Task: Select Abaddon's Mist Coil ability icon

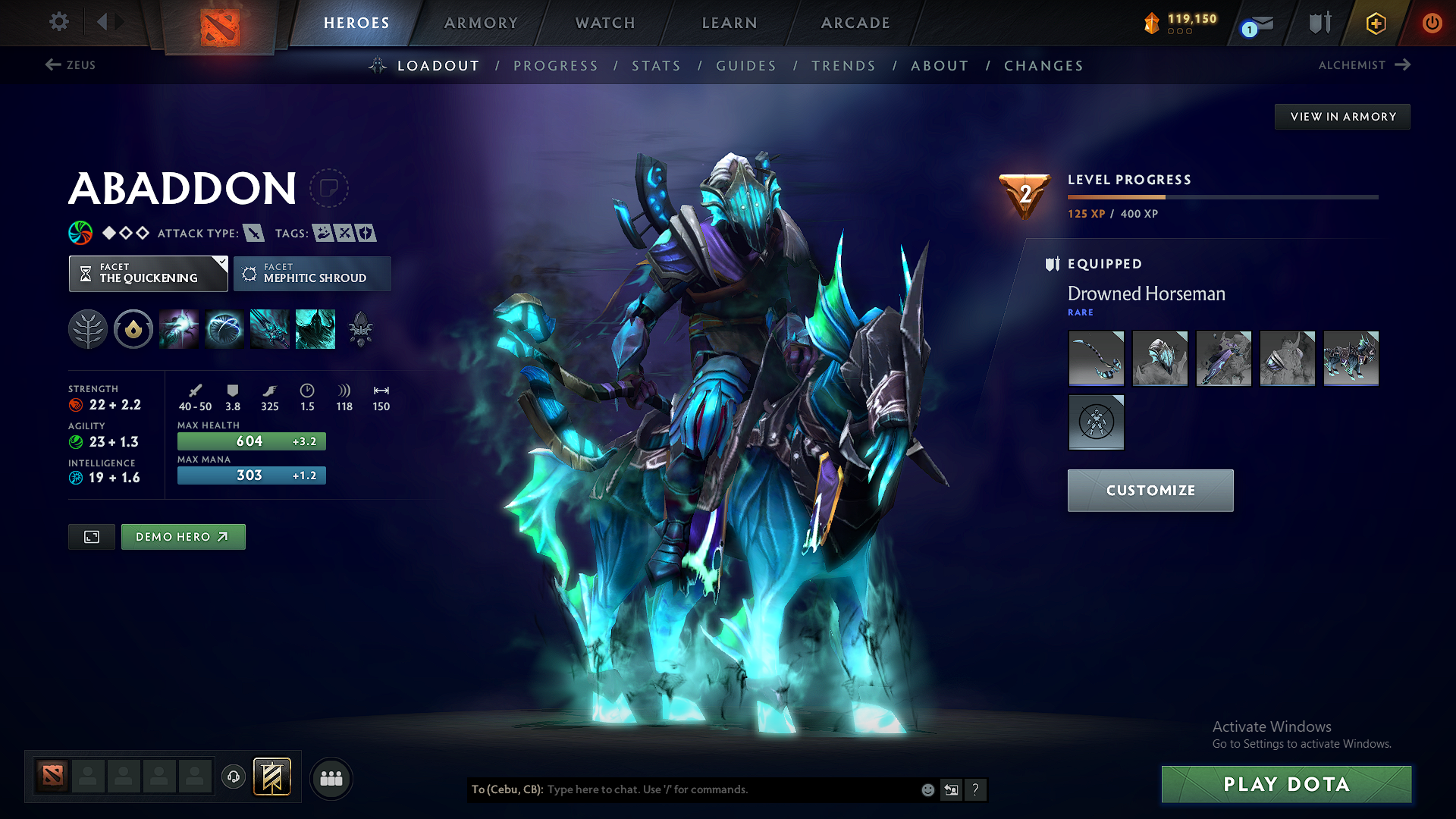Action: pos(179,328)
